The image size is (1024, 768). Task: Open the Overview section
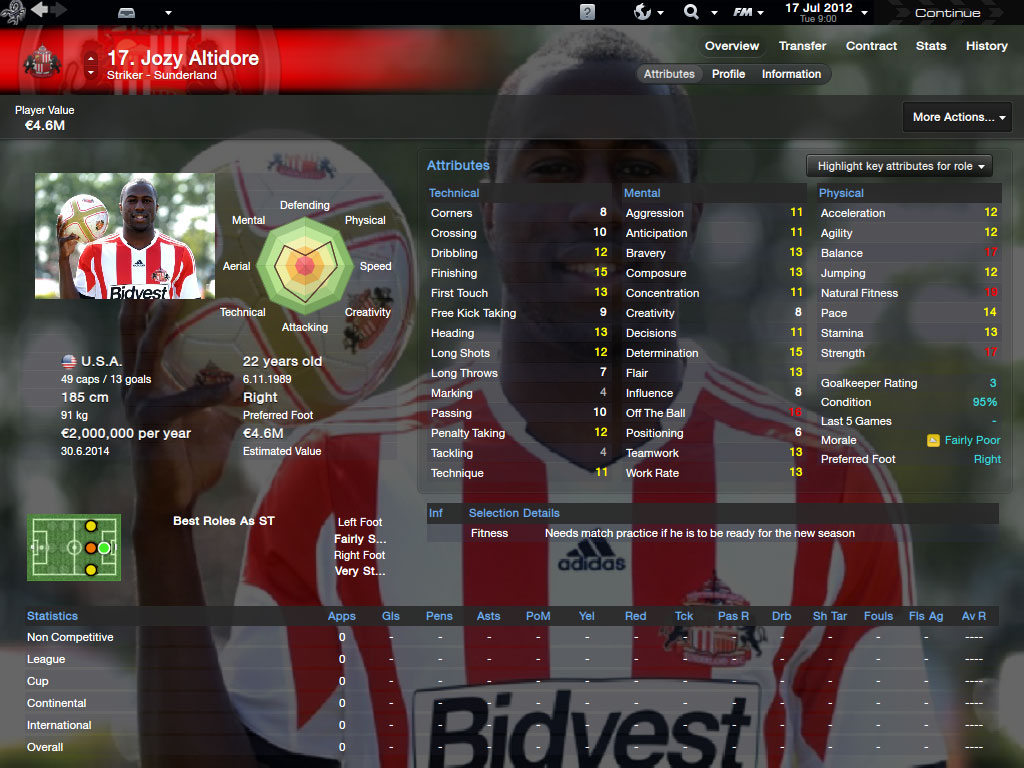pos(732,46)
